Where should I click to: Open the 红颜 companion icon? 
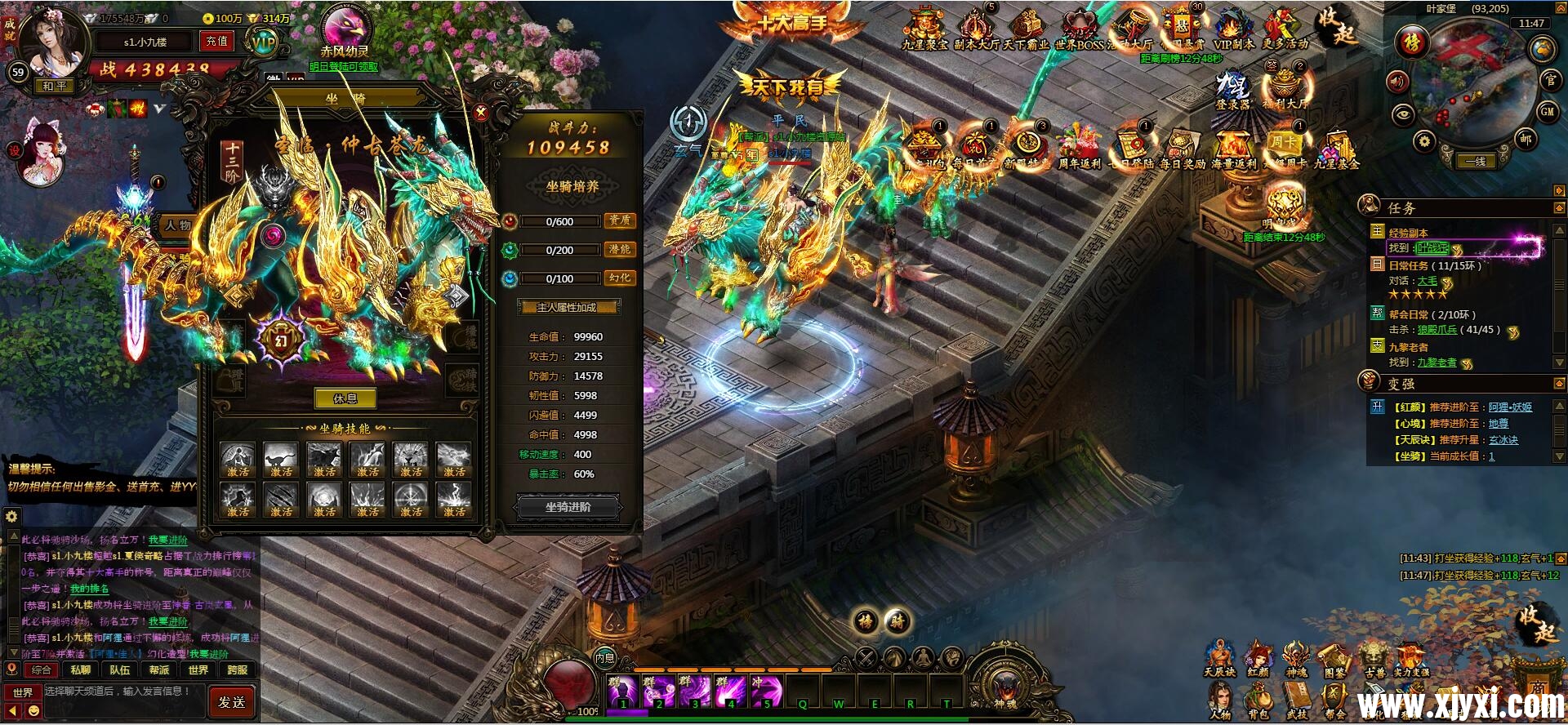(x=1258, y=660)
